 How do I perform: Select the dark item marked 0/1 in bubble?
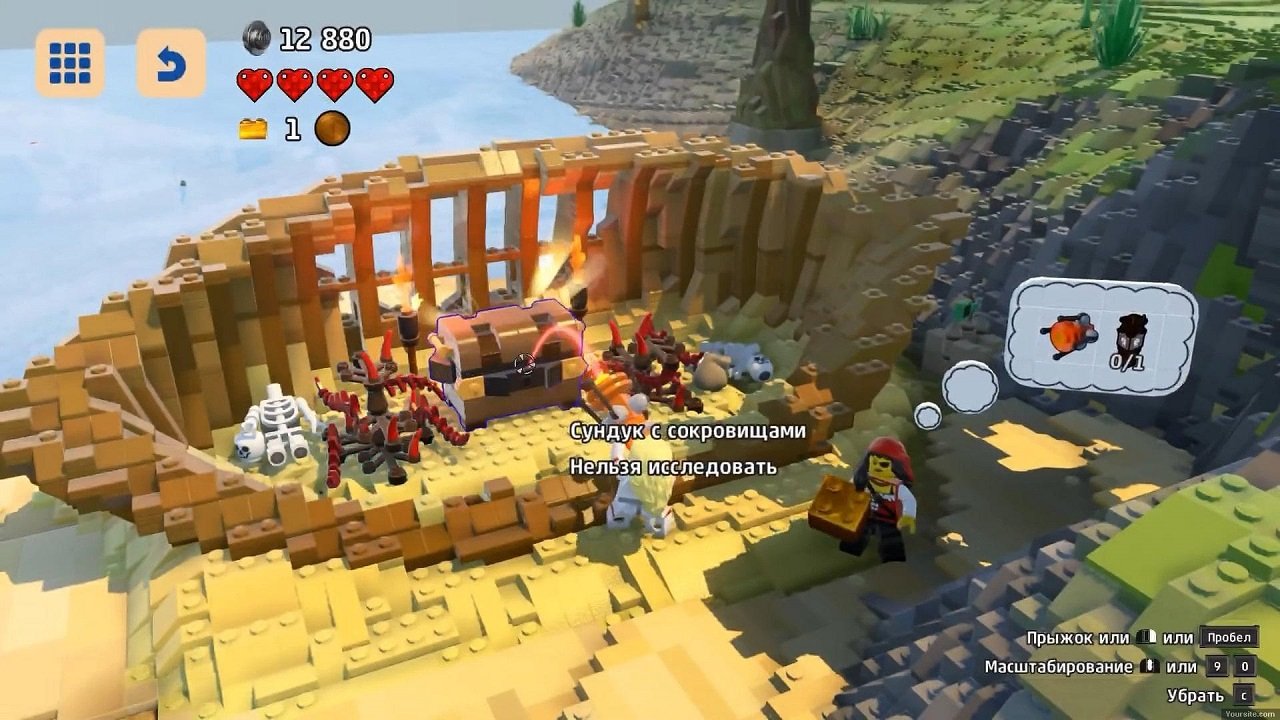tap(1132, 330)
